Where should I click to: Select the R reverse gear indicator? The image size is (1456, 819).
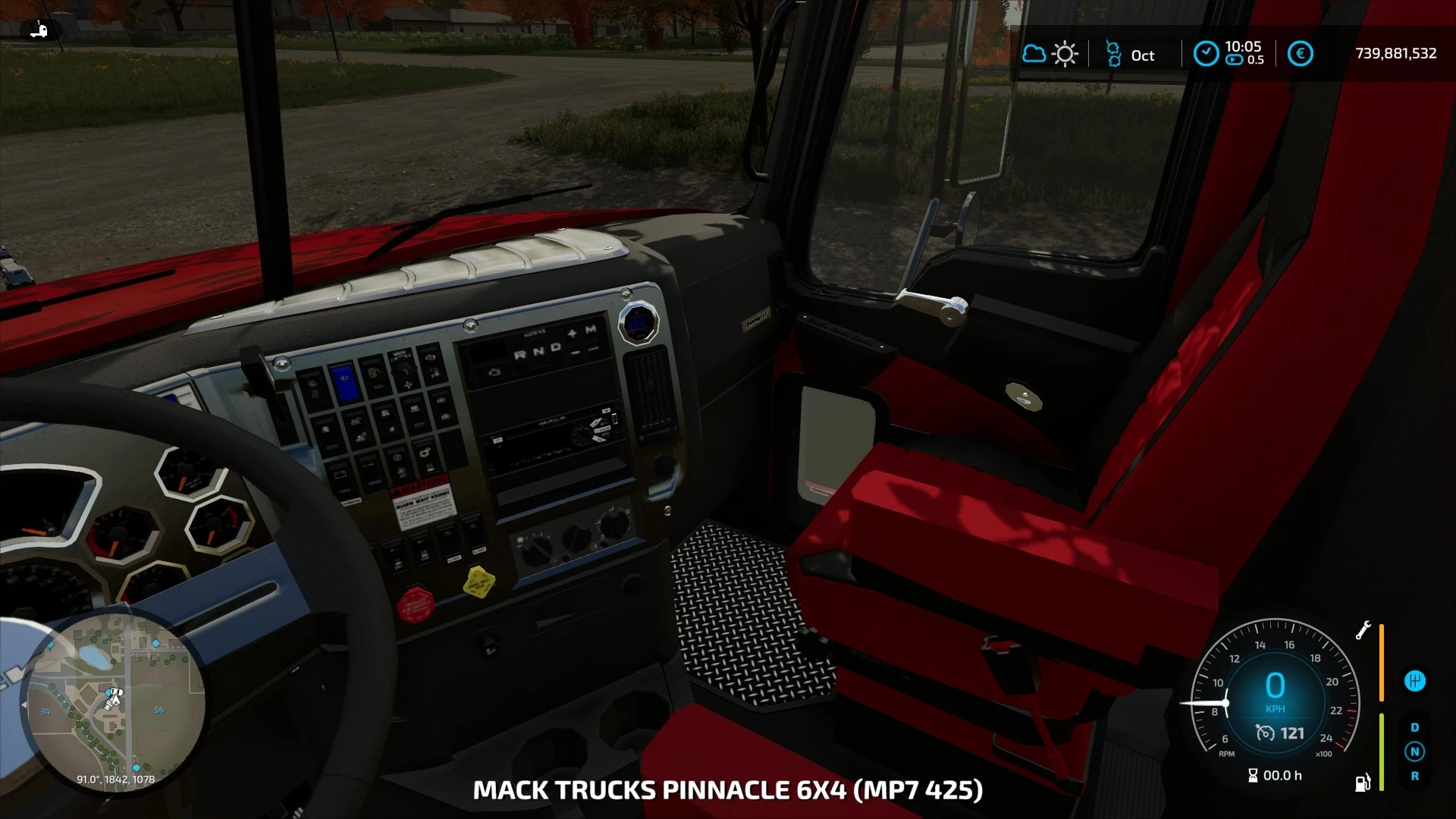[1414, 776]
